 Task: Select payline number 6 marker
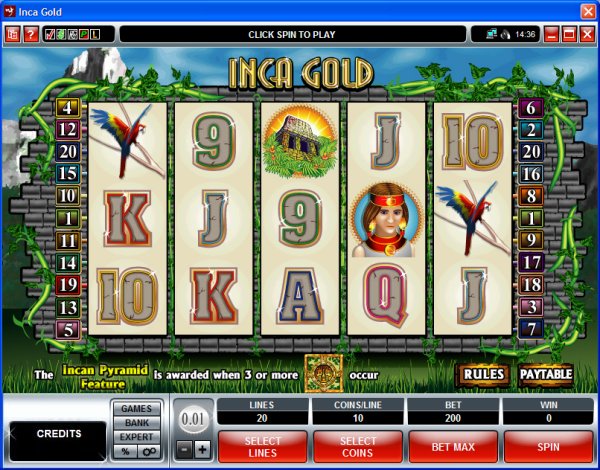[531, 107]
